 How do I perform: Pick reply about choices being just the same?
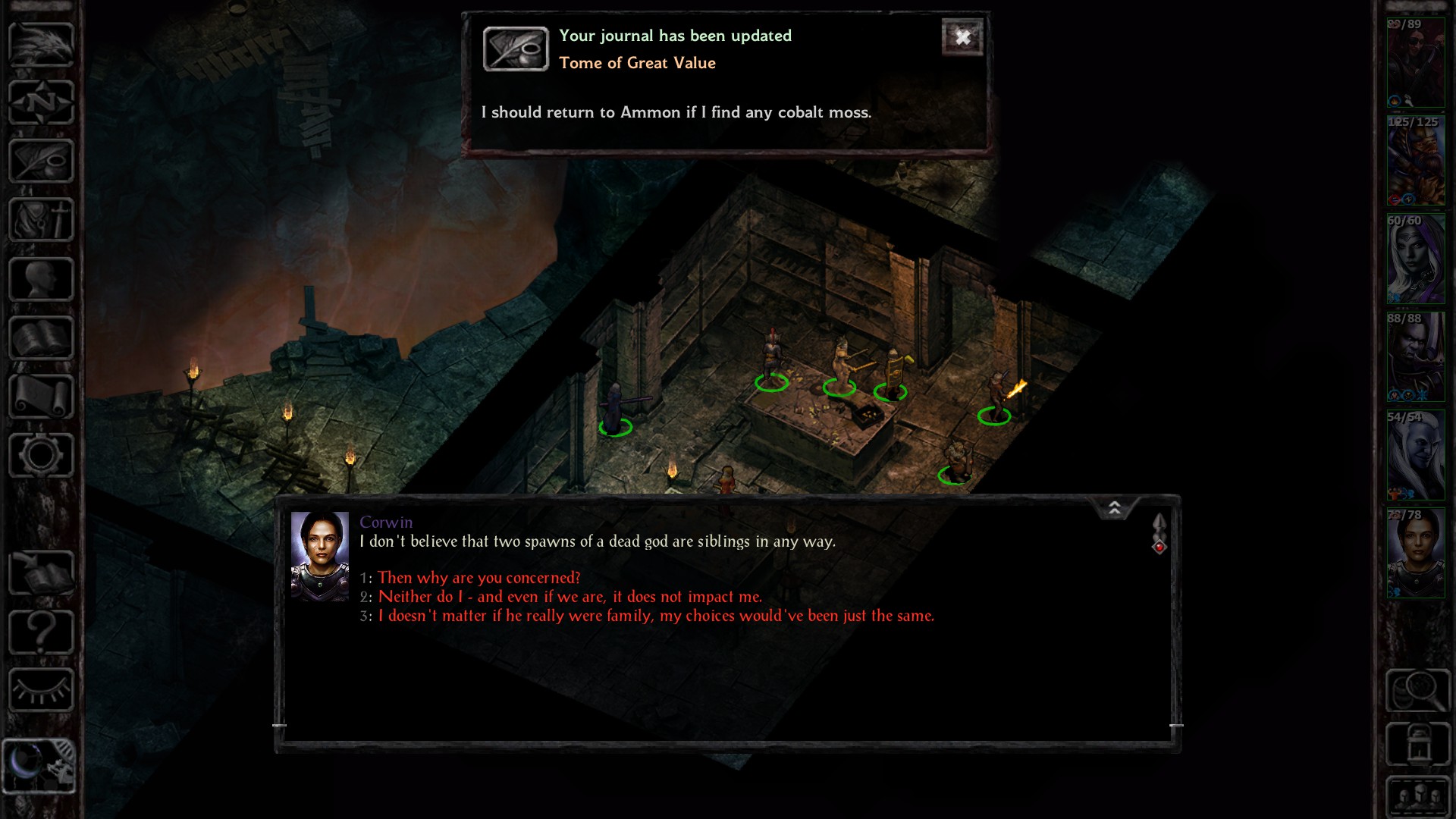pos(656,616)
